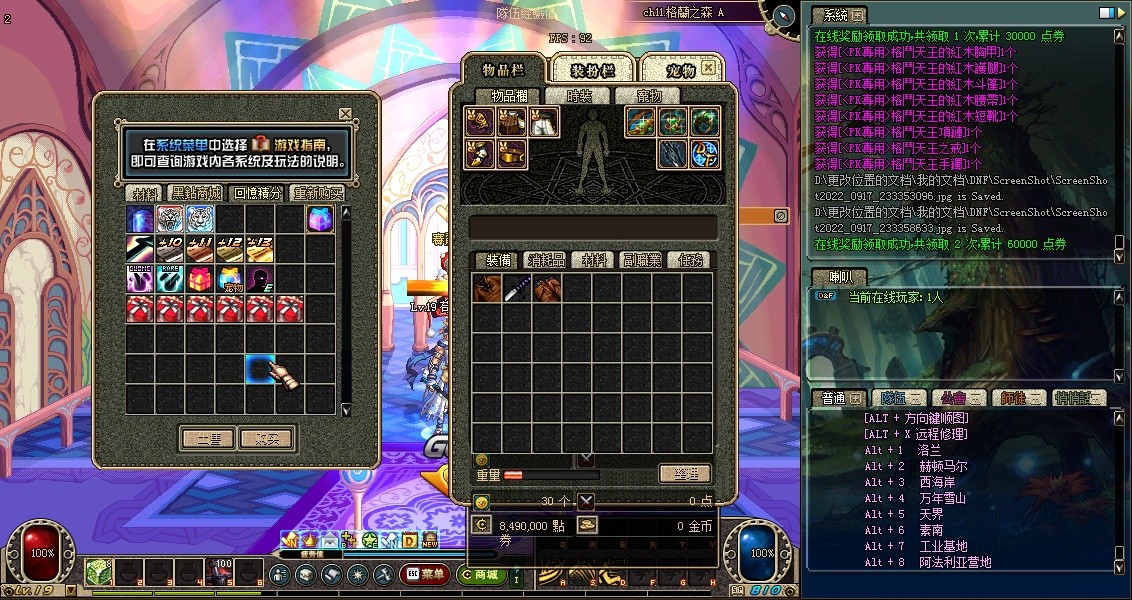Switch to the 材料 shop tab

145,193
